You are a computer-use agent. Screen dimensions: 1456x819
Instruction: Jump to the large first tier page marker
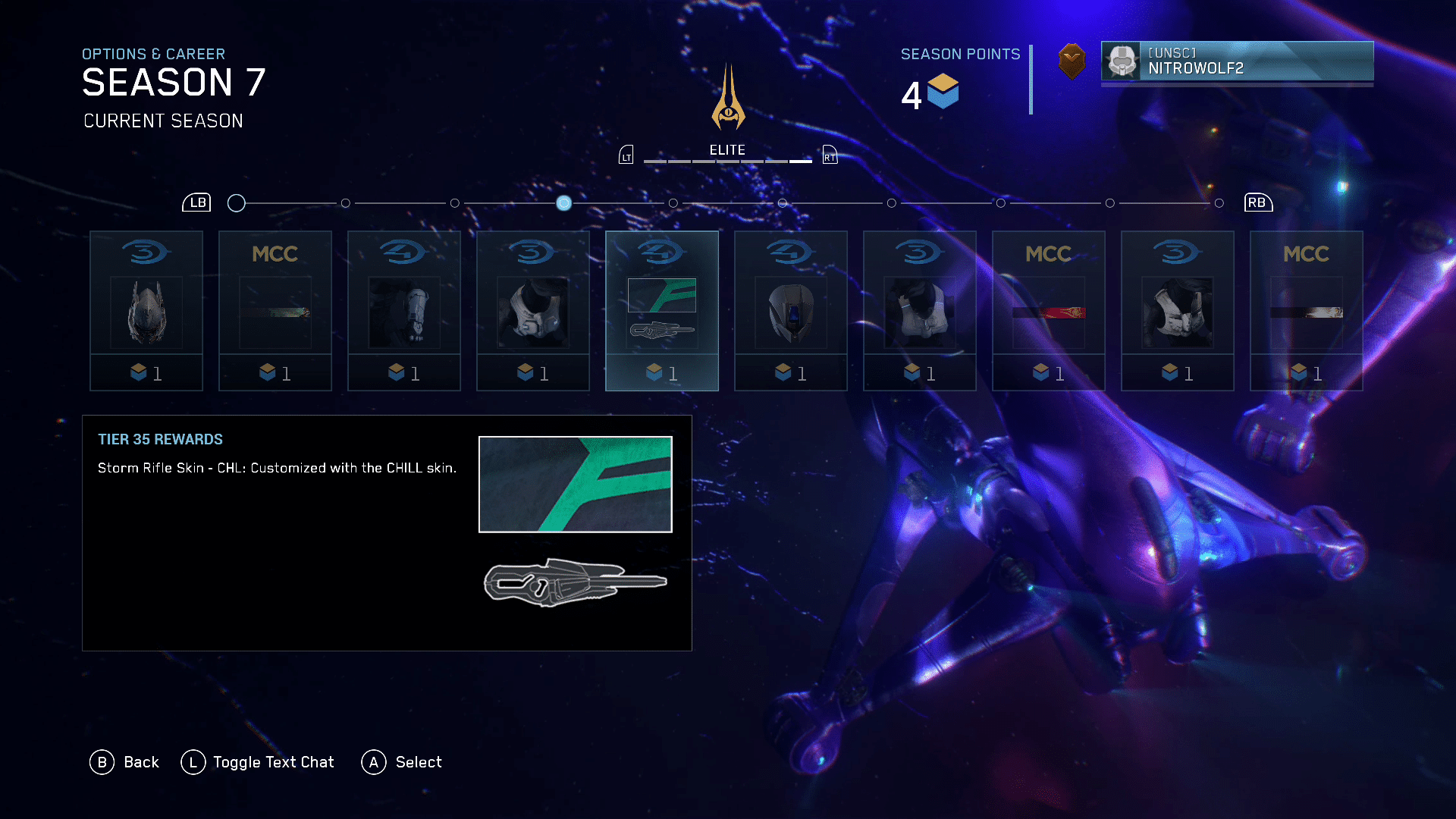pyautogui.click(x=237, y=203)
